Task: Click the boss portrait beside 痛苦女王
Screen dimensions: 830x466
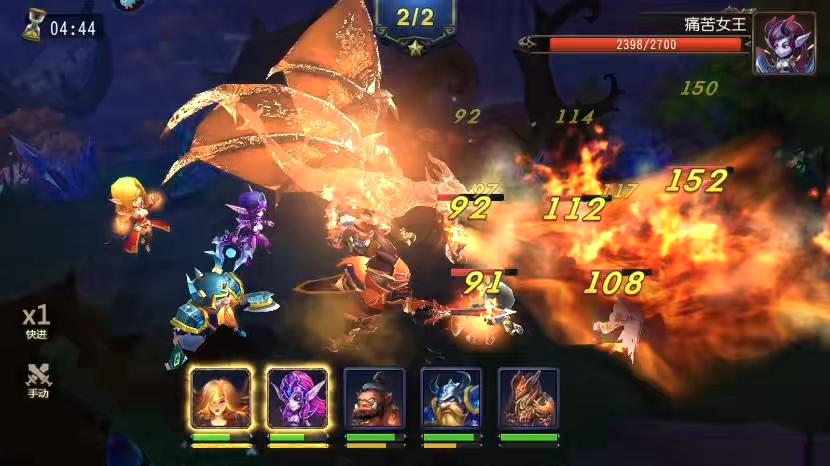Action: (x=783, y=44)
